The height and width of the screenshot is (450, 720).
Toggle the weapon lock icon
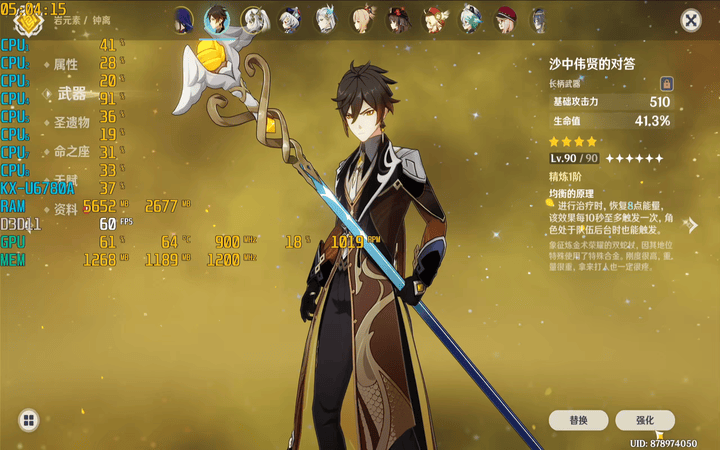(666, 84)
